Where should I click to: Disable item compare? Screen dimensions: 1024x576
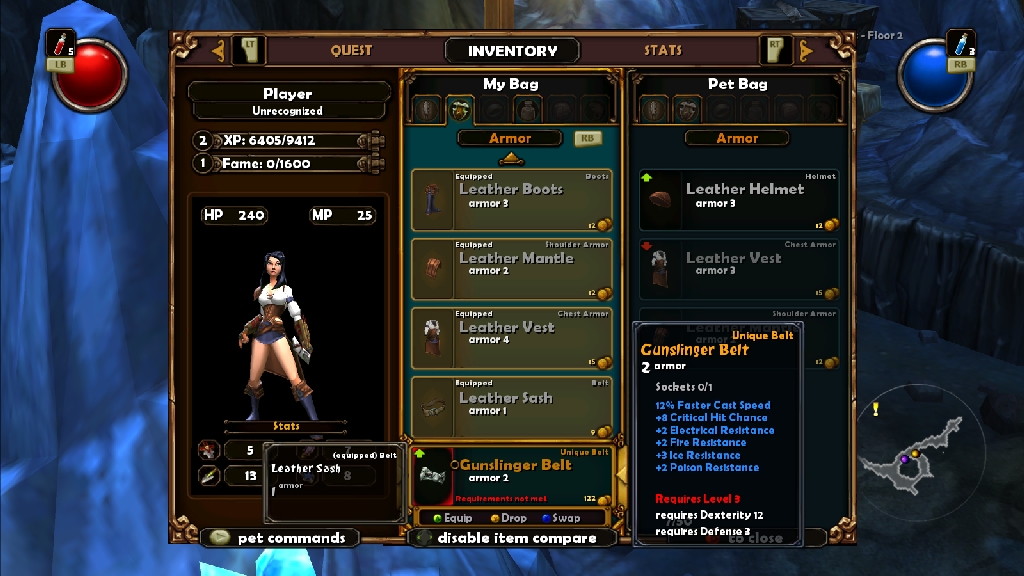coord(514,538)
